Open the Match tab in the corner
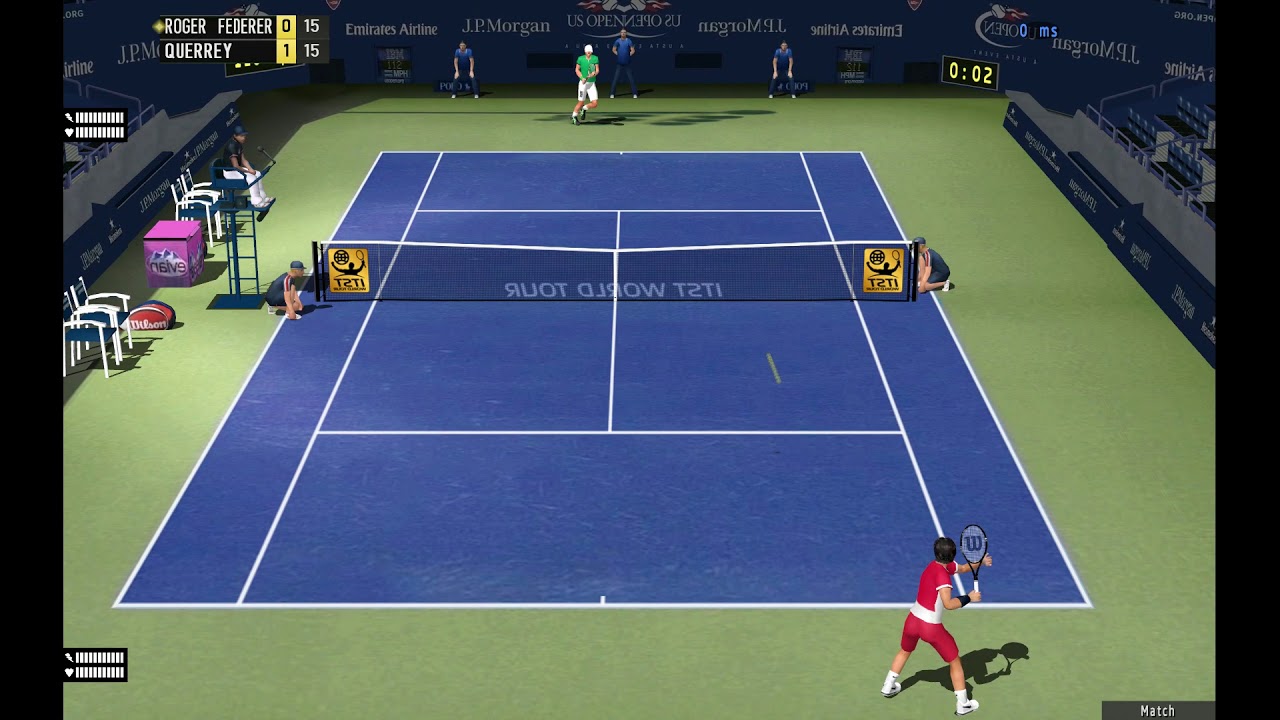 tap(1158, 711)
